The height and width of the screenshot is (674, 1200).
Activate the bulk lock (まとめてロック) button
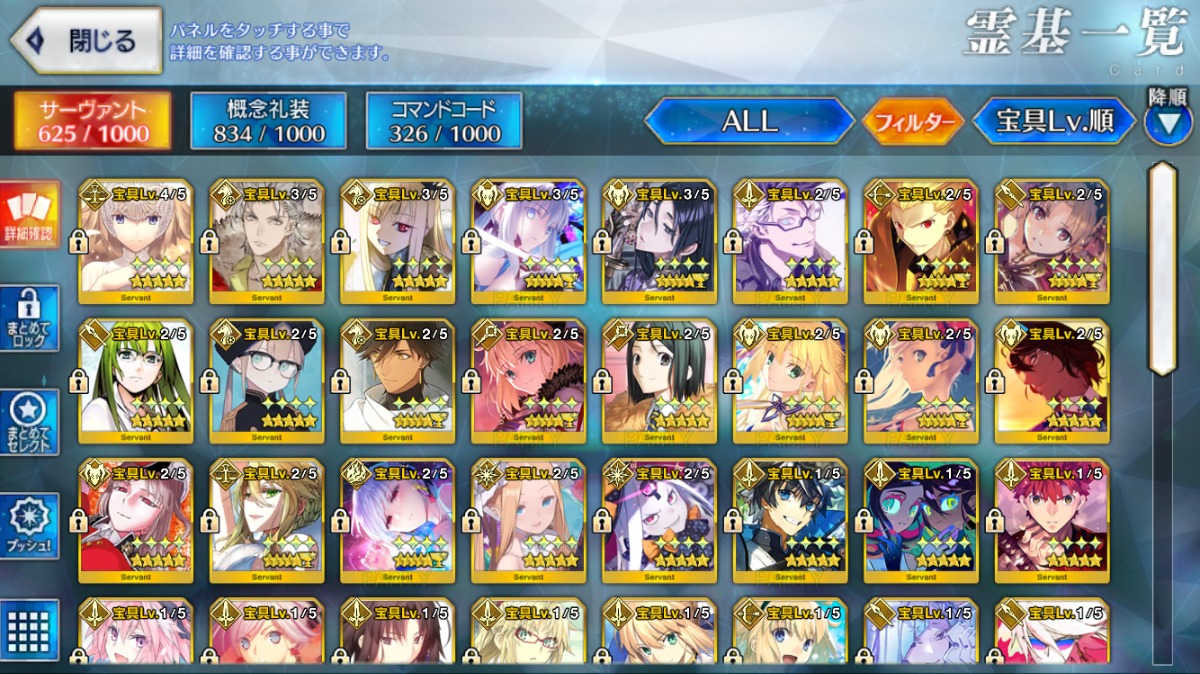click(30, 319)
